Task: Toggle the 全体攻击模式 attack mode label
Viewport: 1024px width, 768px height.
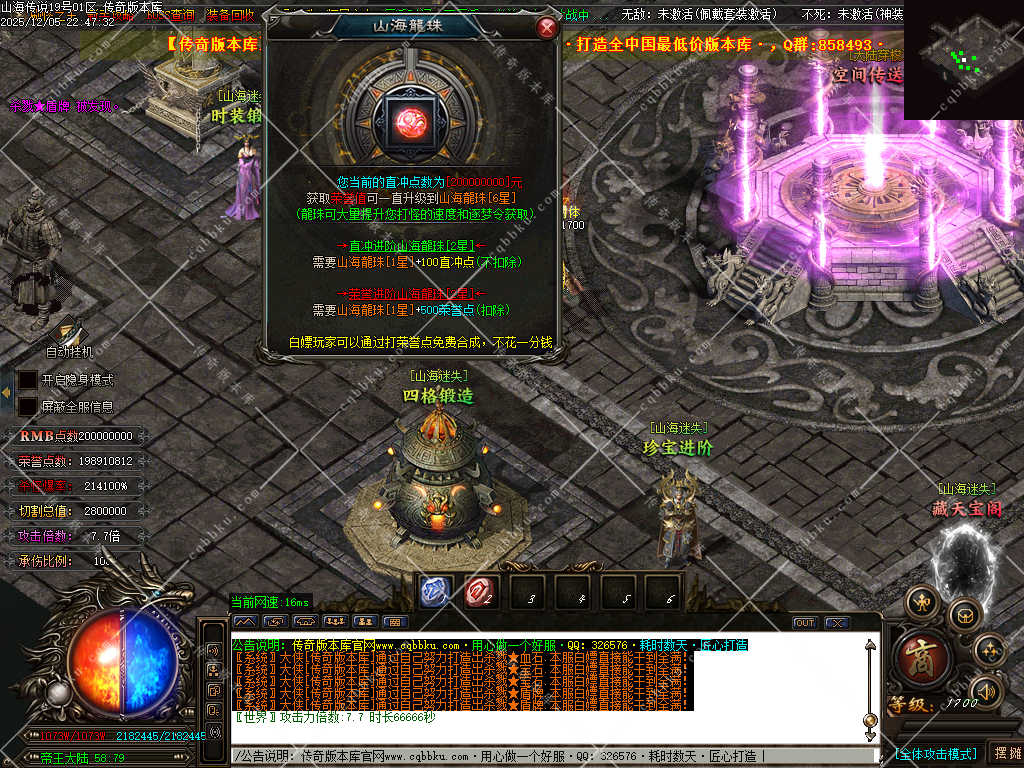Action: click(936, 753)
